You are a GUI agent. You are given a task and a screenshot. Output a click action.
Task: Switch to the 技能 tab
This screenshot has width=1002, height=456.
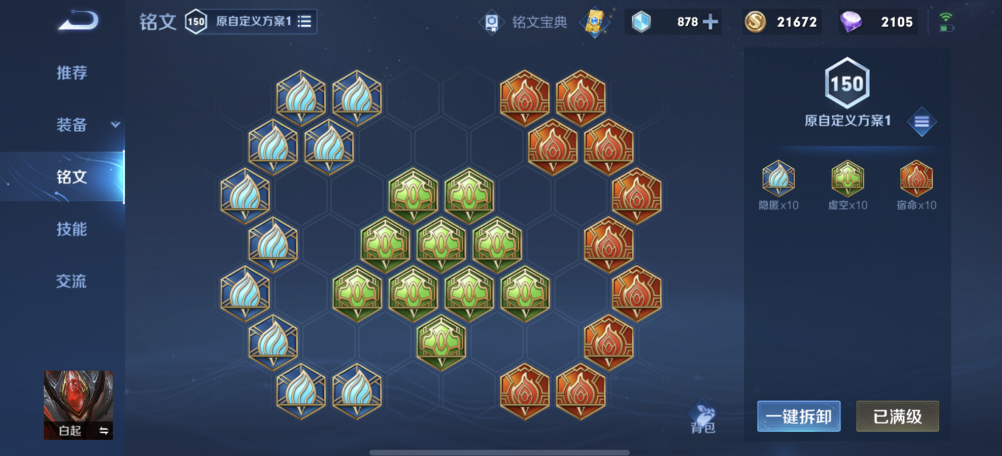[x=71, y=229]
